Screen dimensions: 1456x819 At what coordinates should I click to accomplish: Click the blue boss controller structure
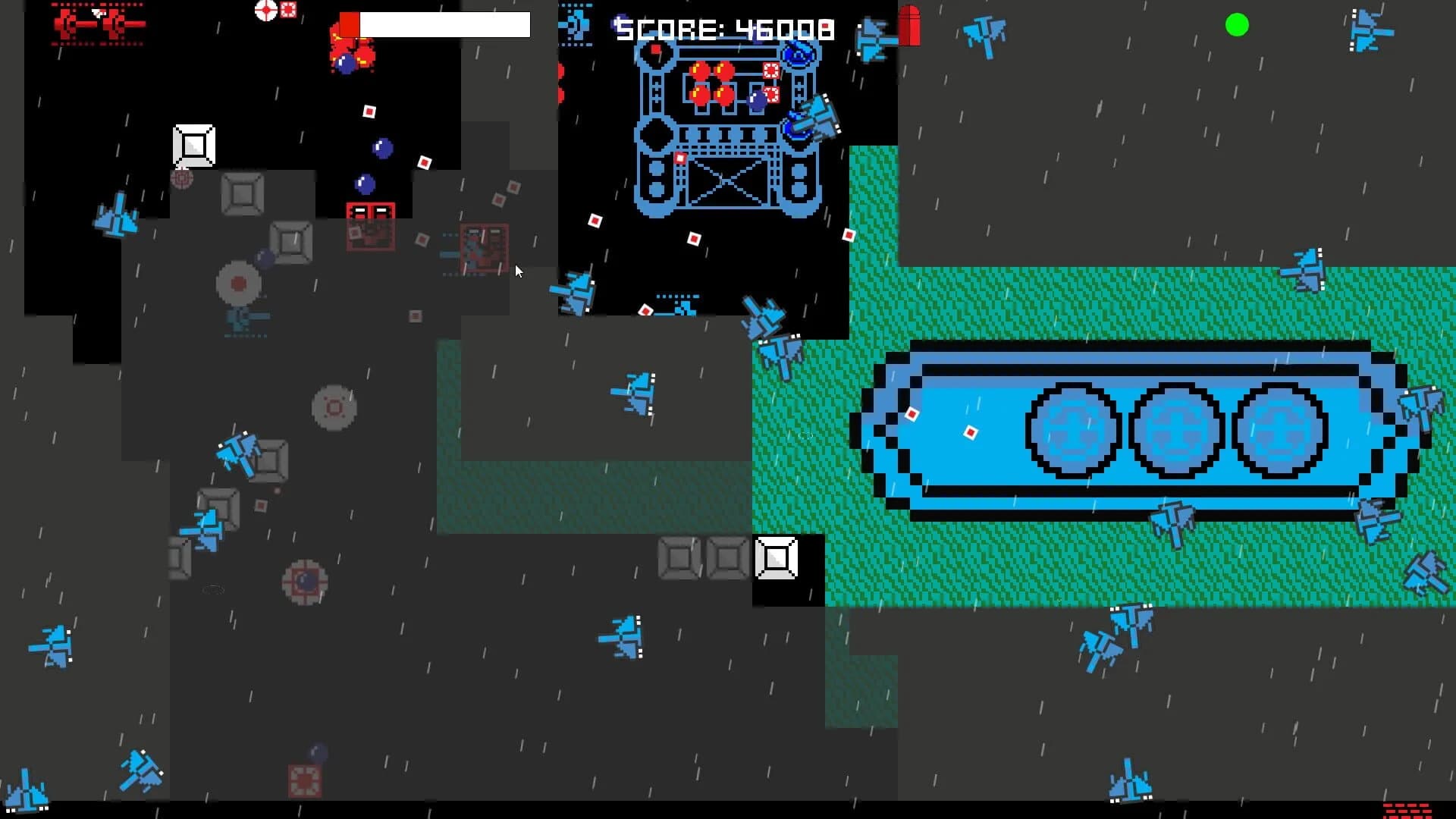pos(728,129)
